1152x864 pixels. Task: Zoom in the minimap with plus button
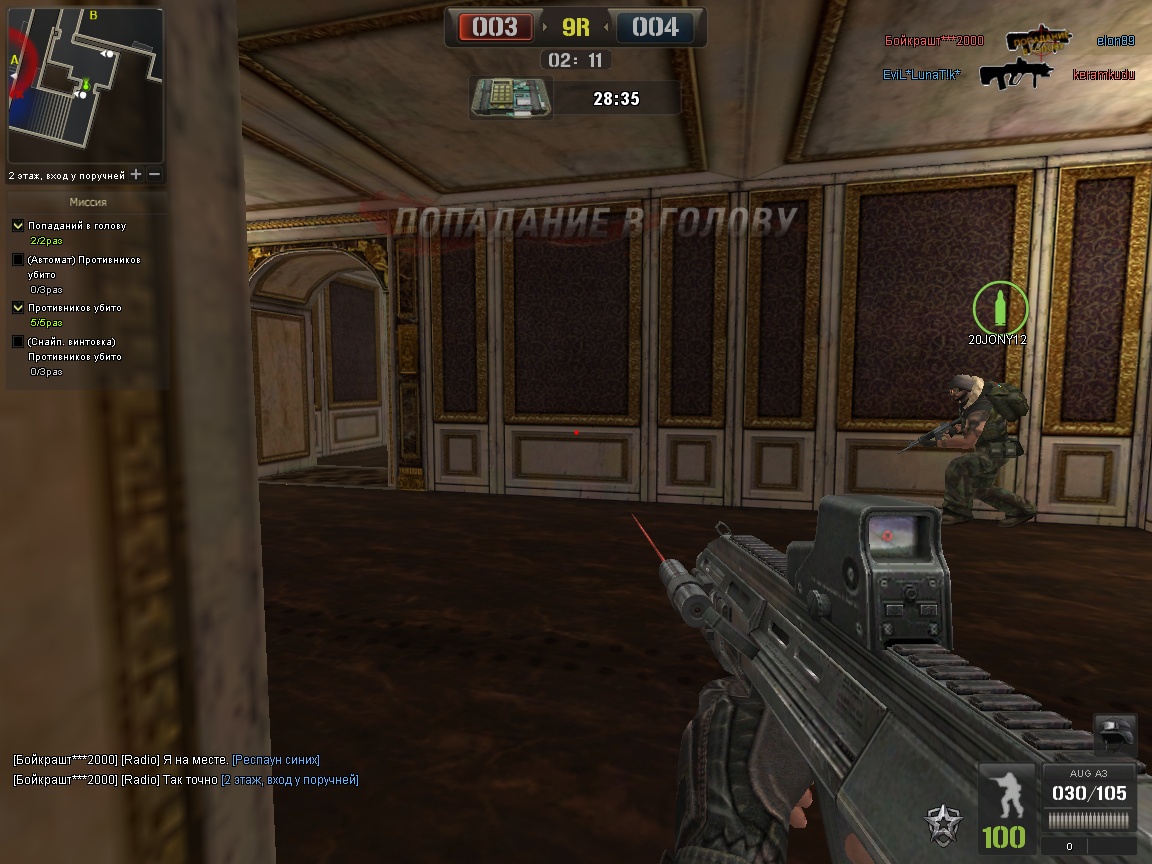(x=136, y=175)
